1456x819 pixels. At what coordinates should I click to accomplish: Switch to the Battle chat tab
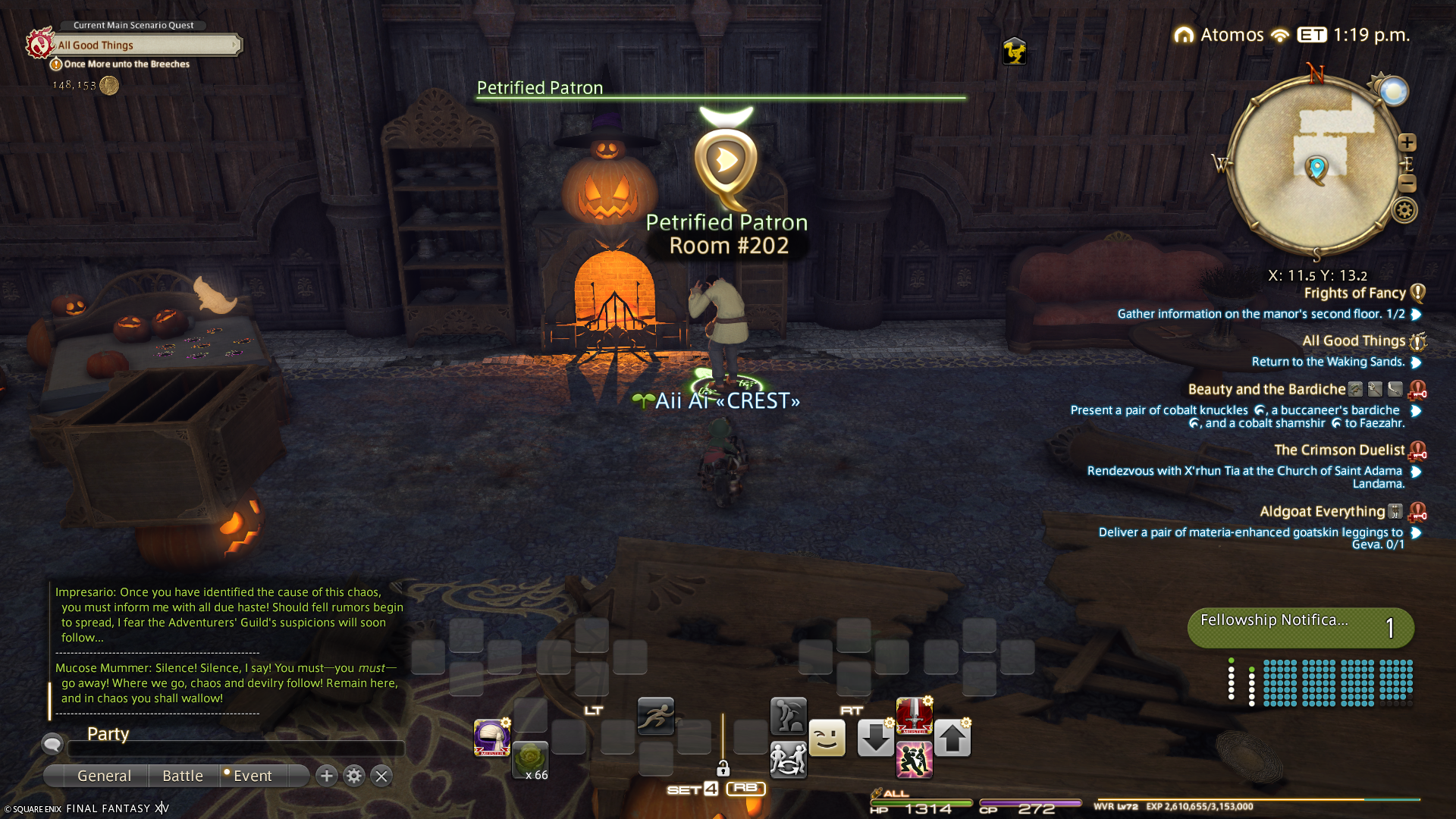coord(183,776)
